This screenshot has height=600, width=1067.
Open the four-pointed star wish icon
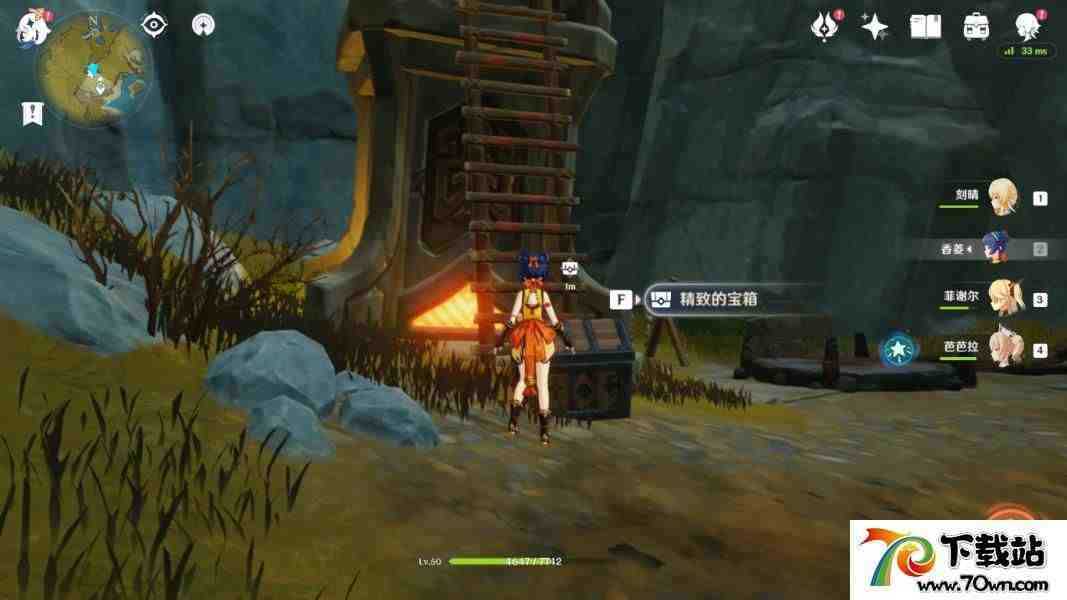[x=875, y=27]
